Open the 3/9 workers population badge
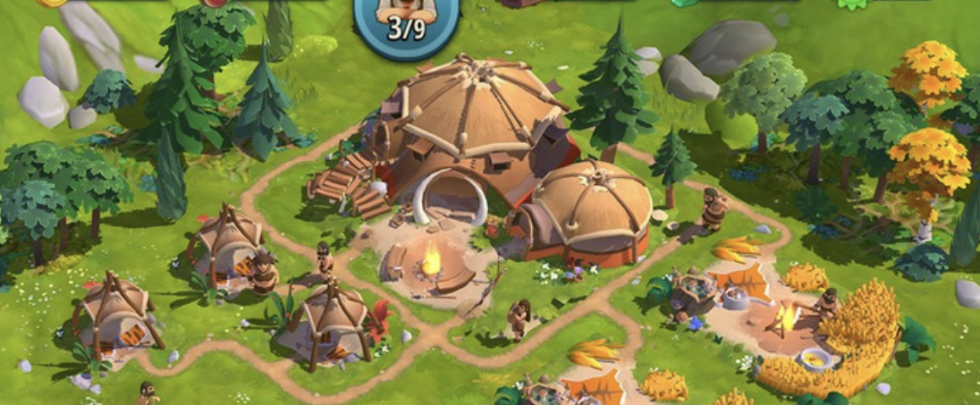 point(406,22)
